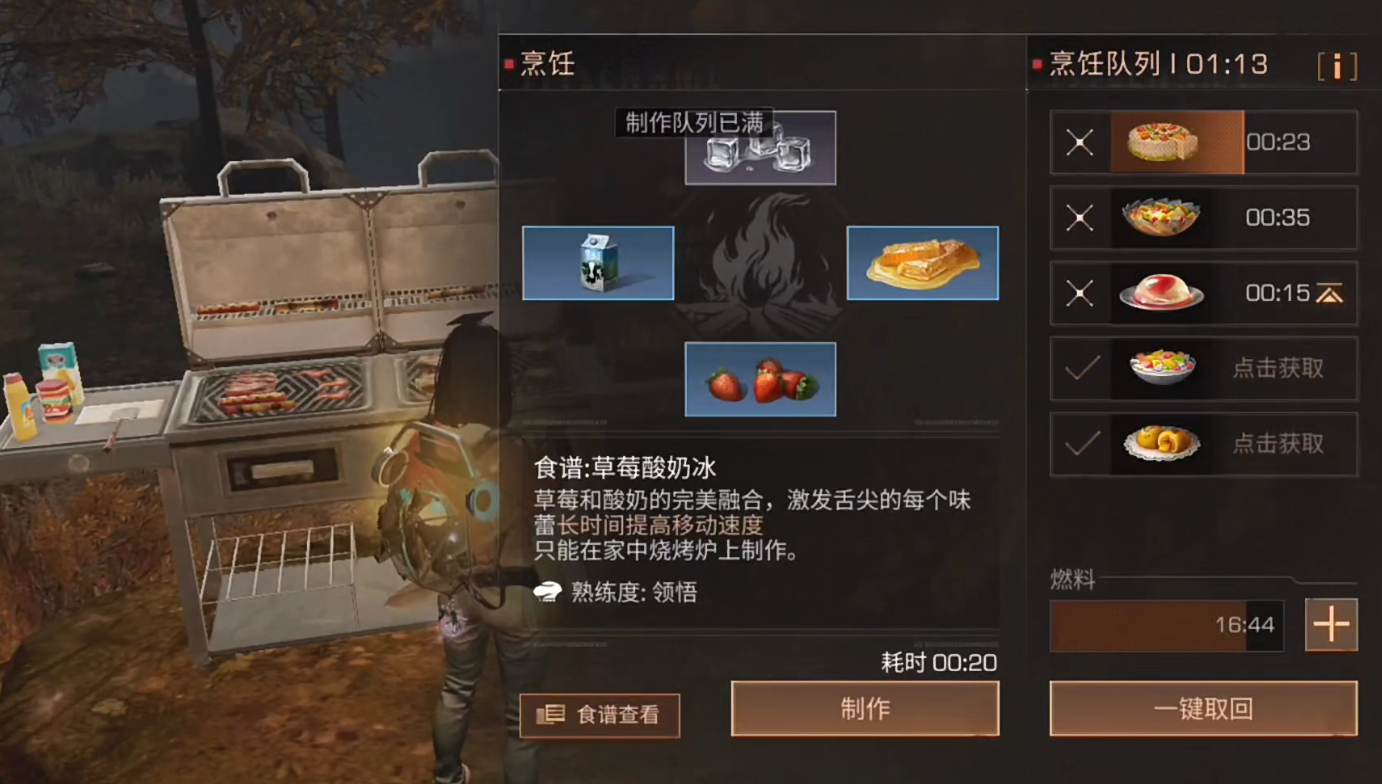Add fuel with the plus button
The image size is (1382, 784).
[x=1331, y=624]
